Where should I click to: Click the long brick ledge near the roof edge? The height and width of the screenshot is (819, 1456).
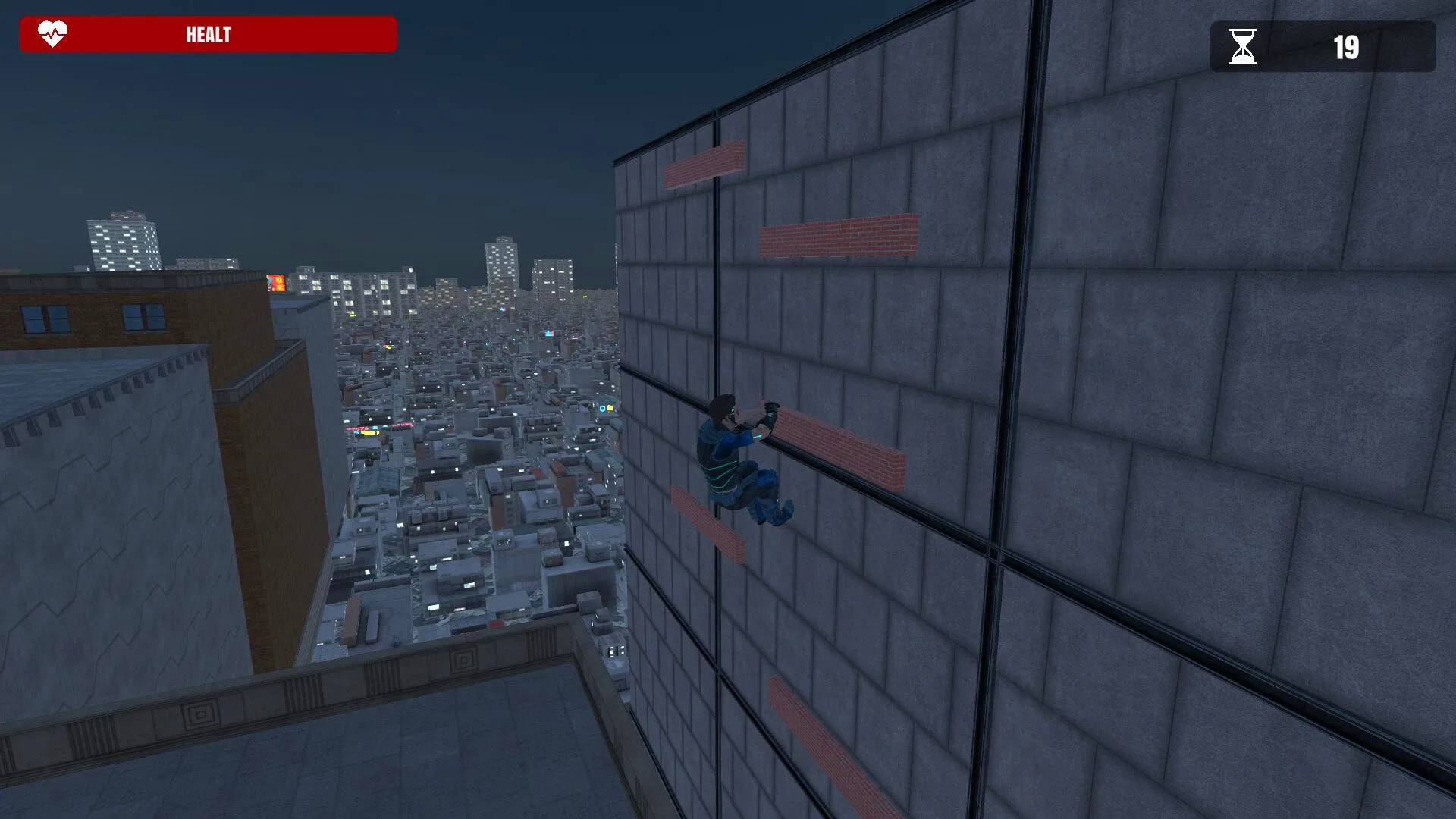coord(838,237)
